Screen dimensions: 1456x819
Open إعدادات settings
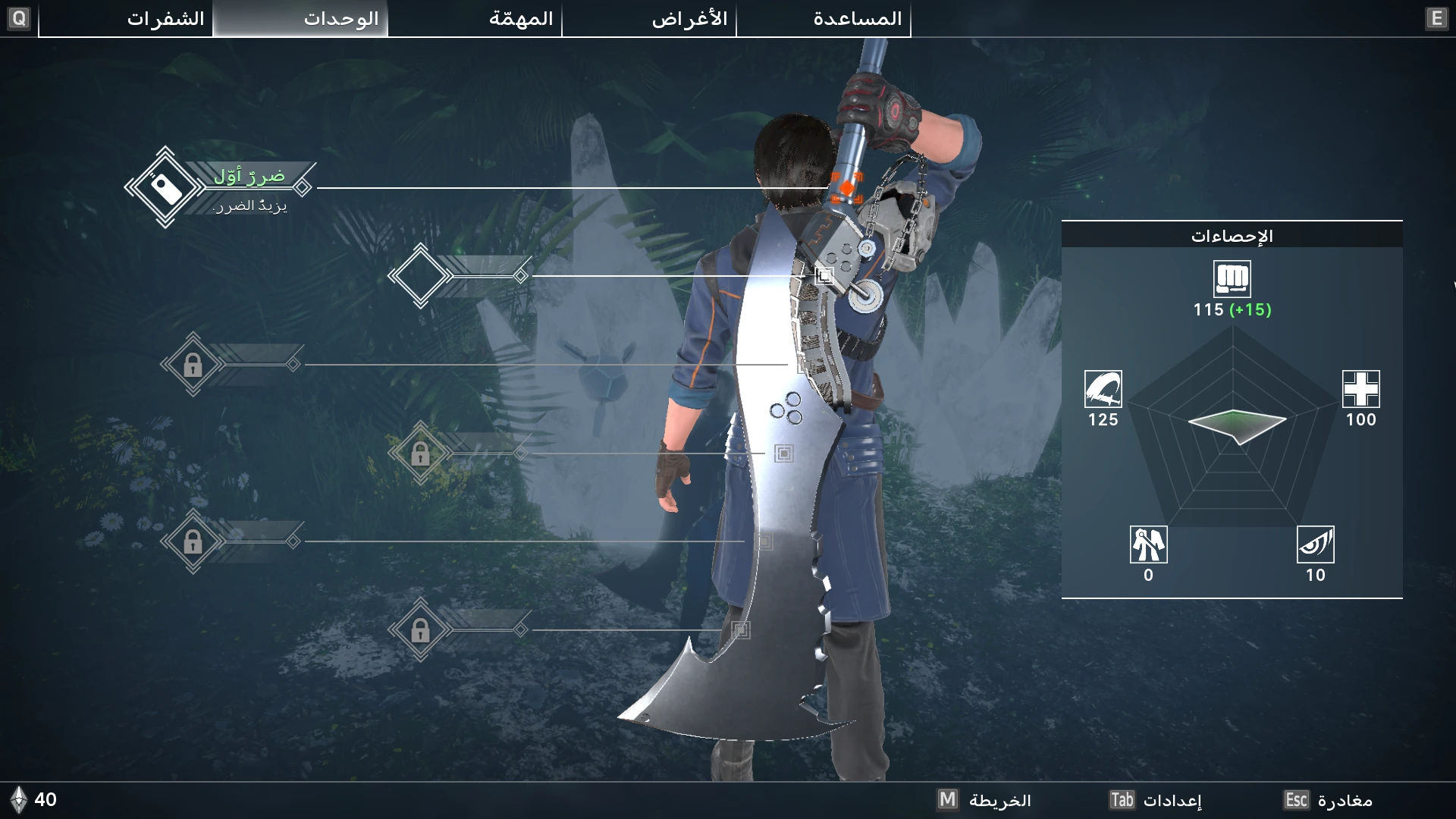click(1156, 800)
